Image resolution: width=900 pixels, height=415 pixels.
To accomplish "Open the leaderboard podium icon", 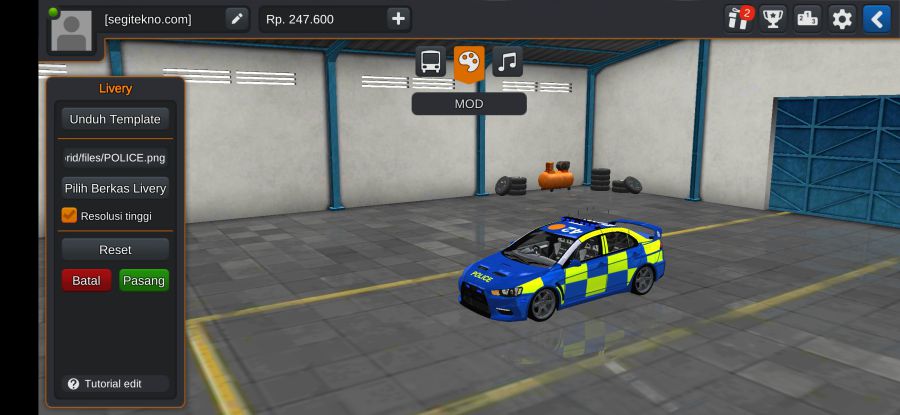I will click(808, 19).
